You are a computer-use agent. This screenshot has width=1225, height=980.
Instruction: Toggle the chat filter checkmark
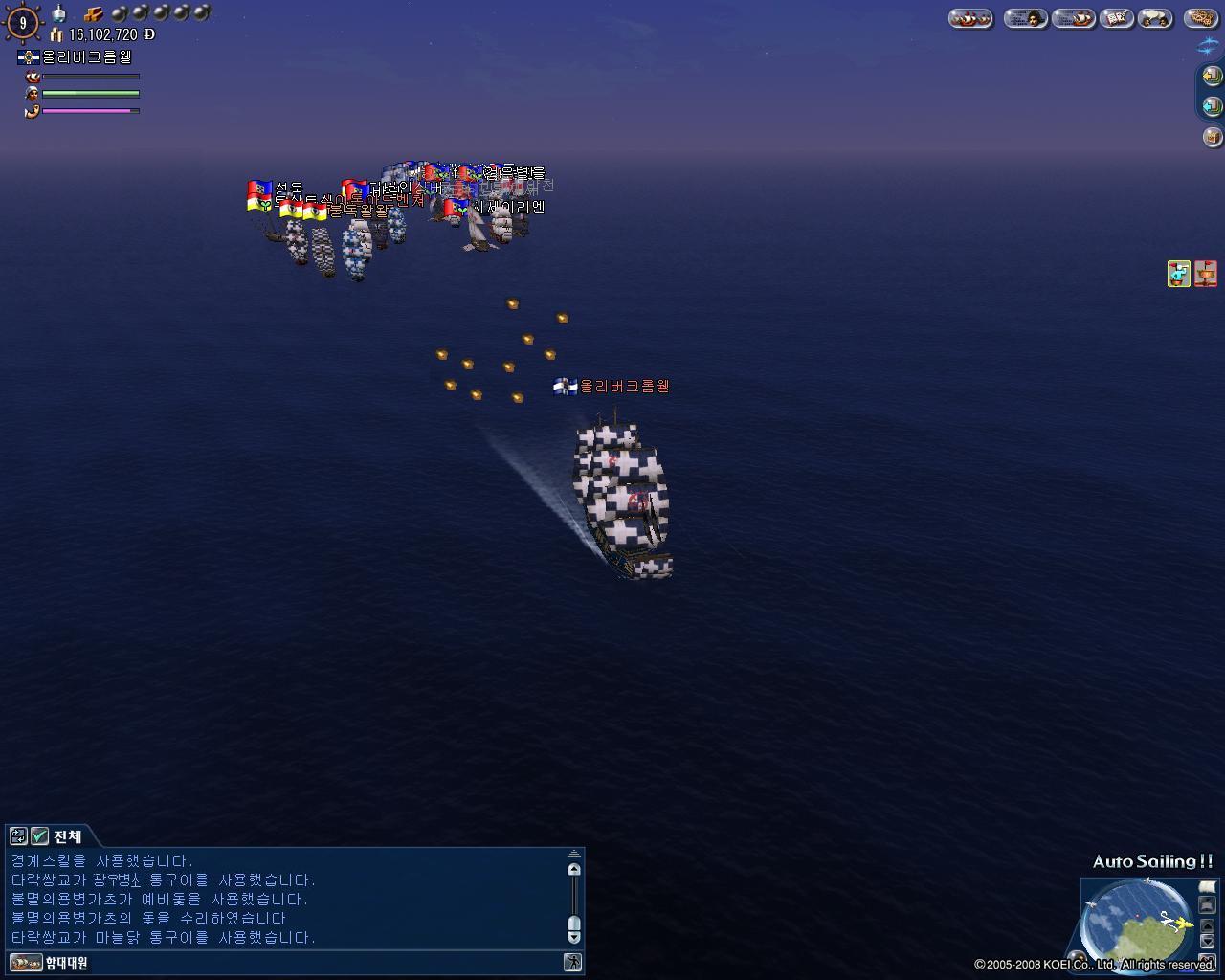point(39,836)
